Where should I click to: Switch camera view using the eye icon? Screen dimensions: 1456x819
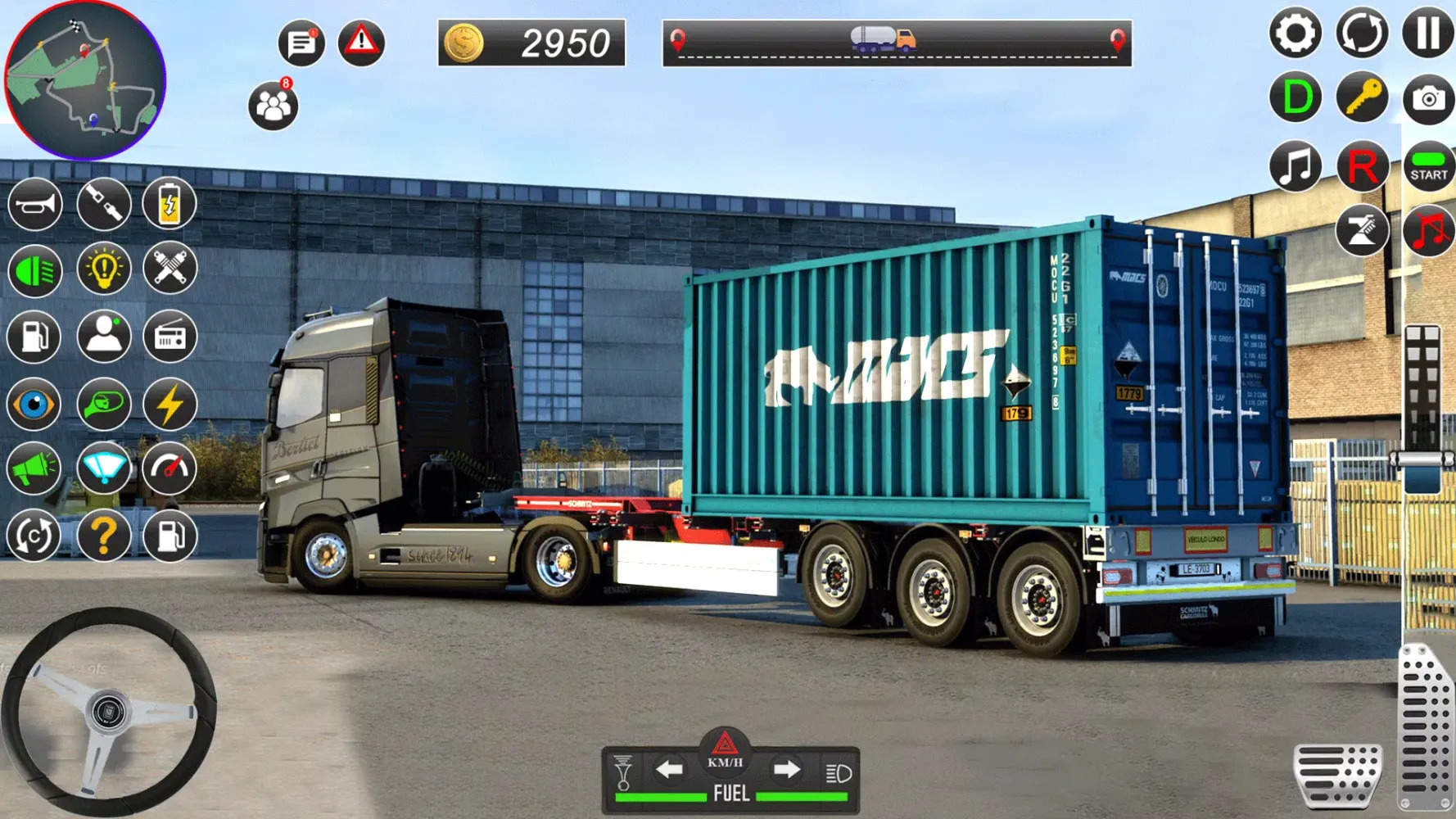(34, 405)
